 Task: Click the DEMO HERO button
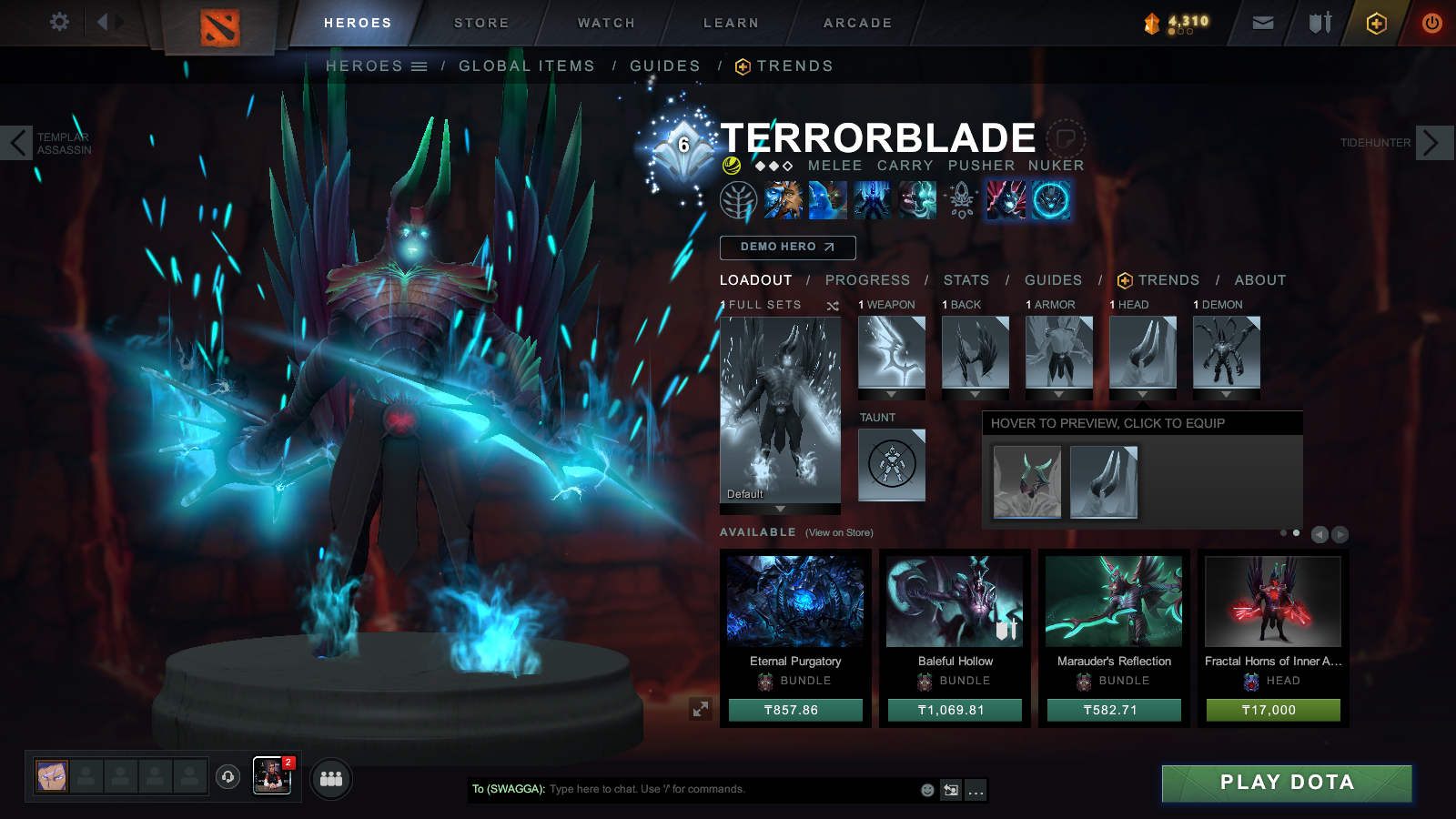787,247
